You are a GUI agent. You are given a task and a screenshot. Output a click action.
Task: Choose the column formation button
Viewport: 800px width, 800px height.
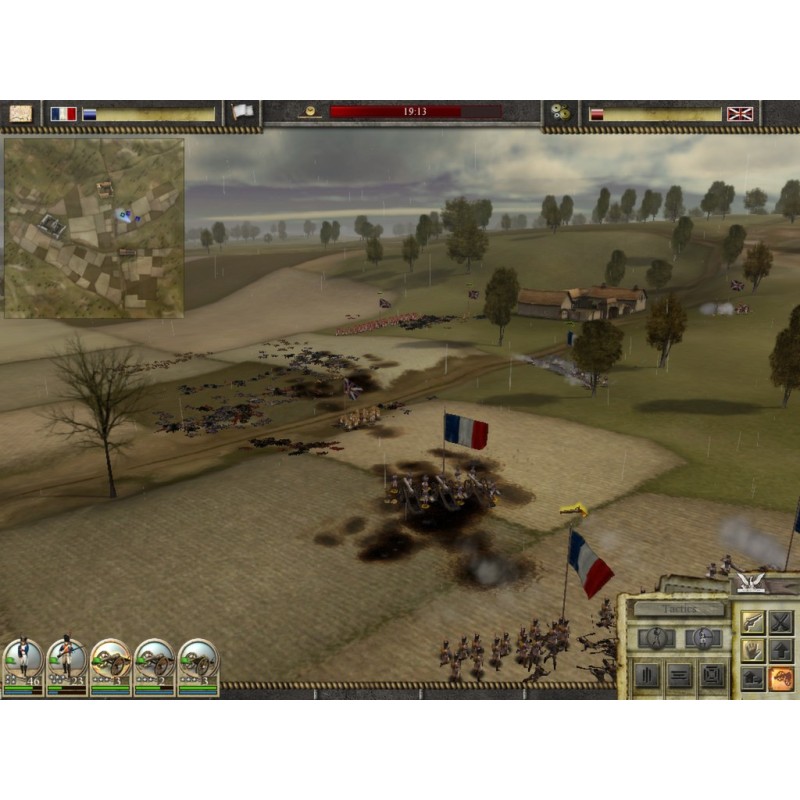[648, 675]
